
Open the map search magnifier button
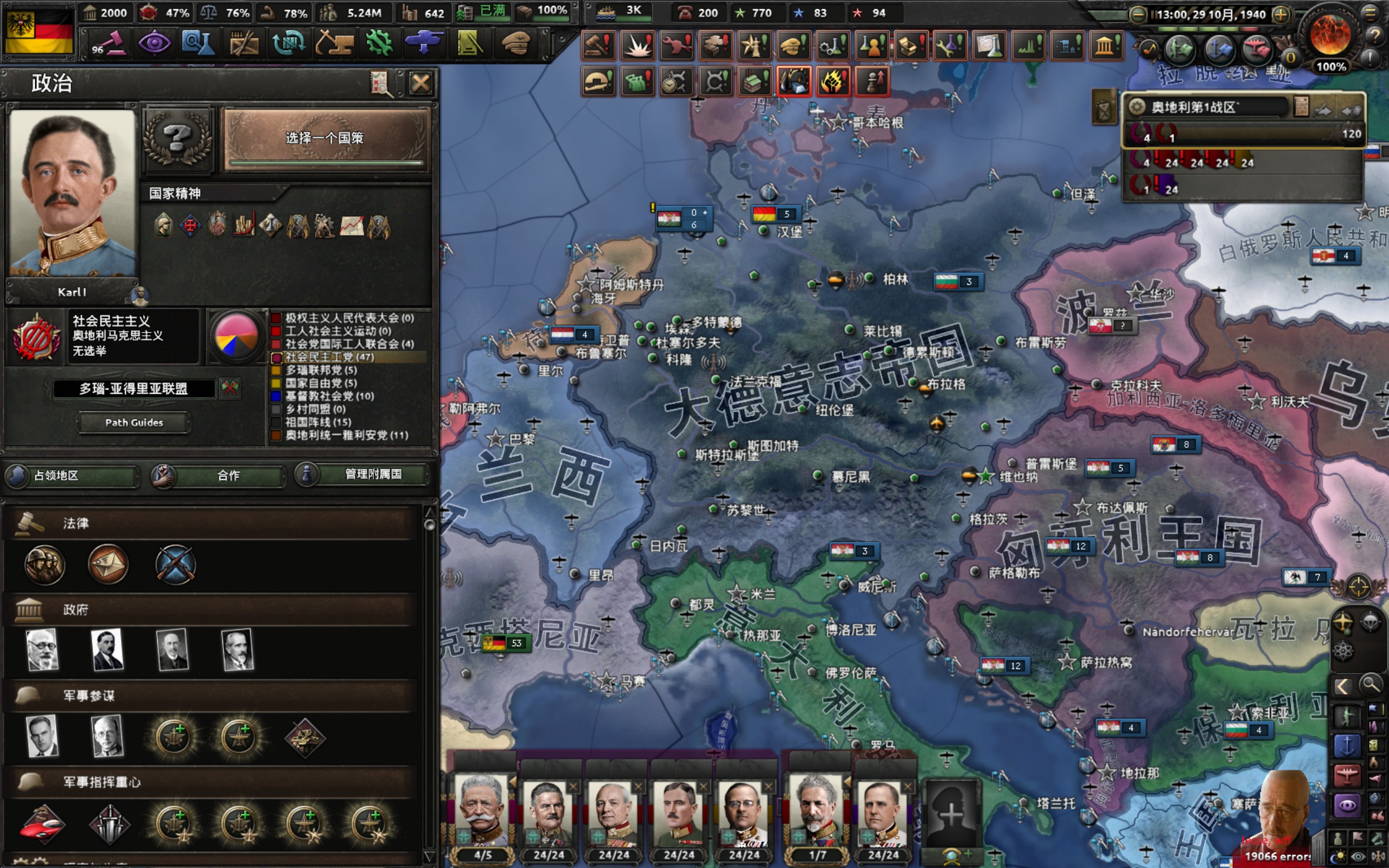pos(1370,685)
